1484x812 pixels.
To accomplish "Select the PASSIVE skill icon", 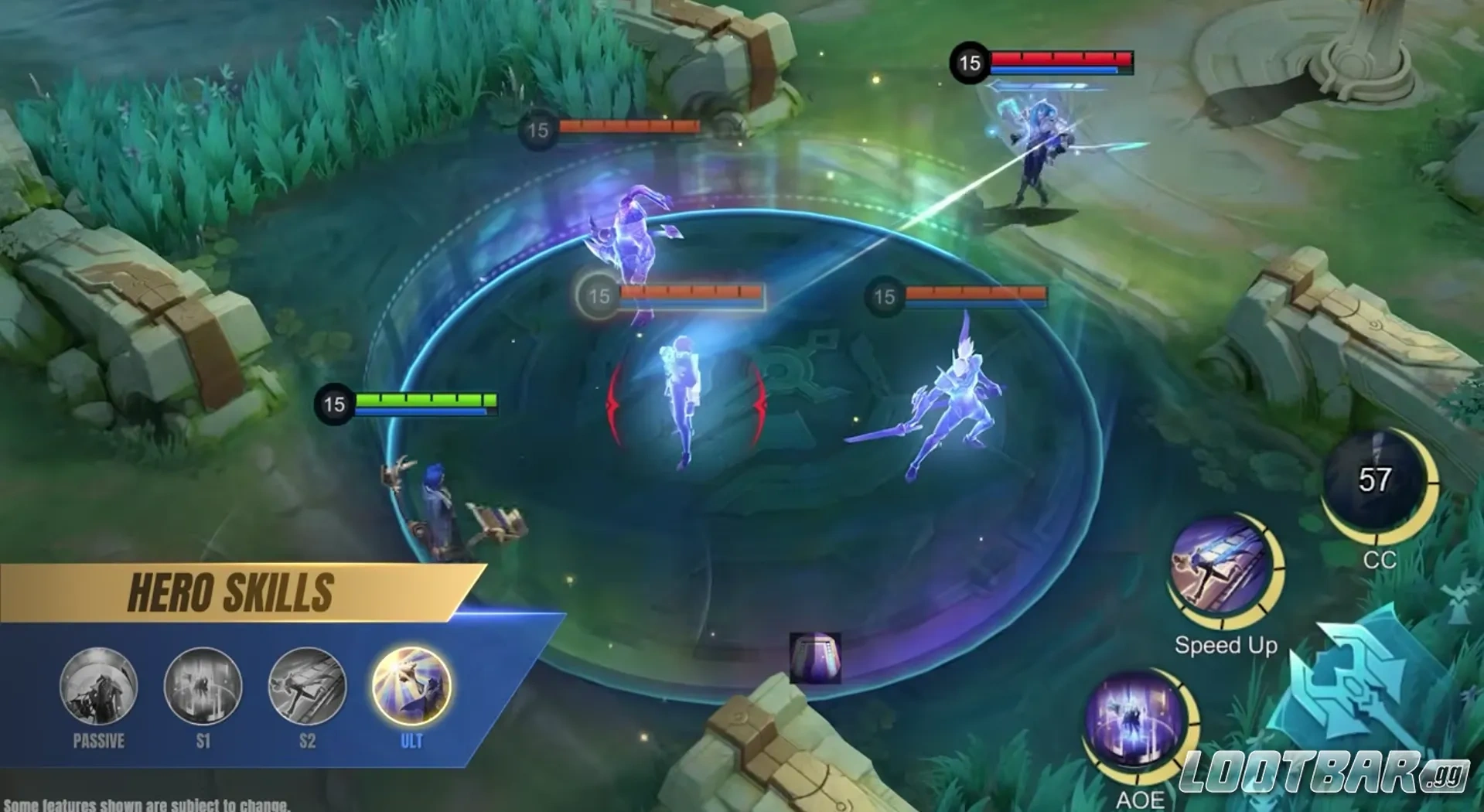I will 98,687.
